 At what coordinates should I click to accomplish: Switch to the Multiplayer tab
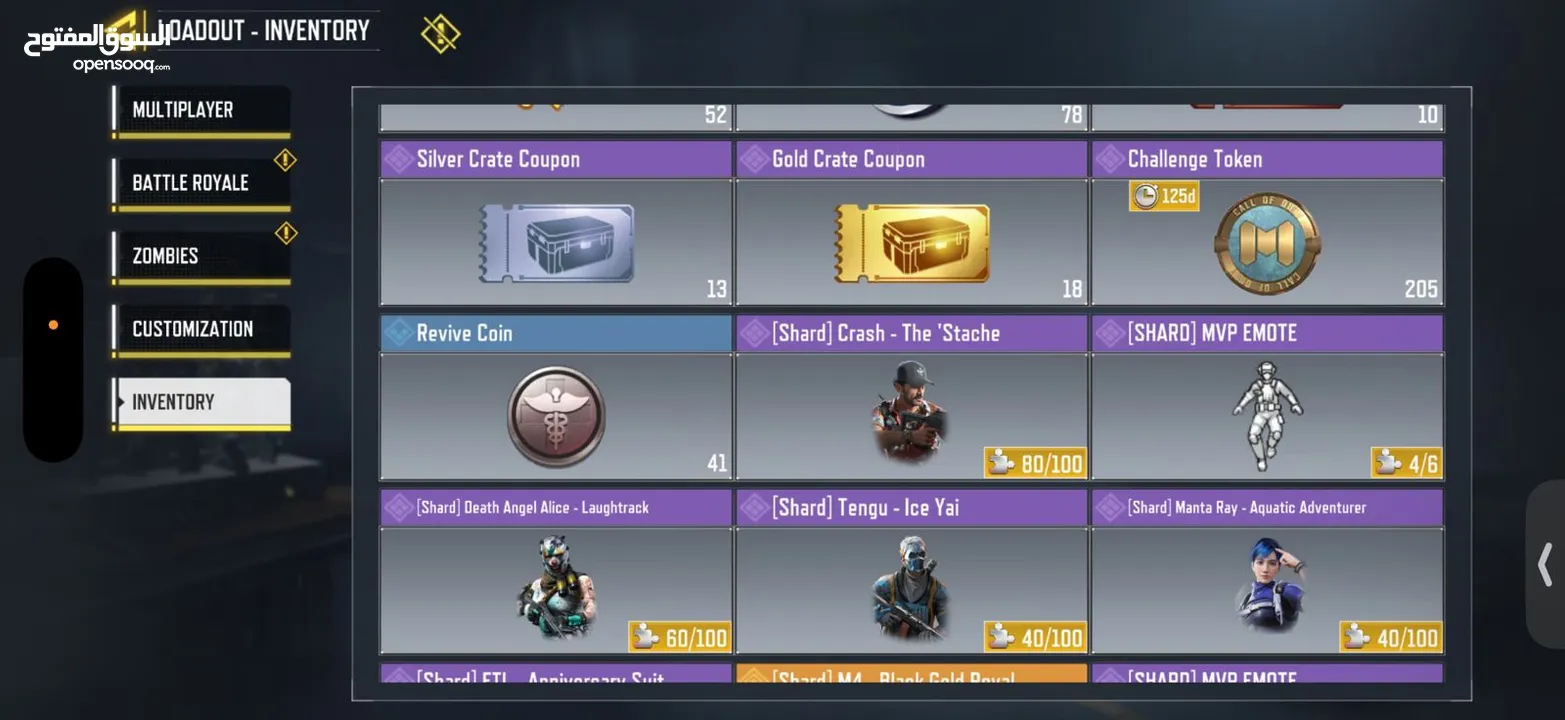click(x=198, y=109)
